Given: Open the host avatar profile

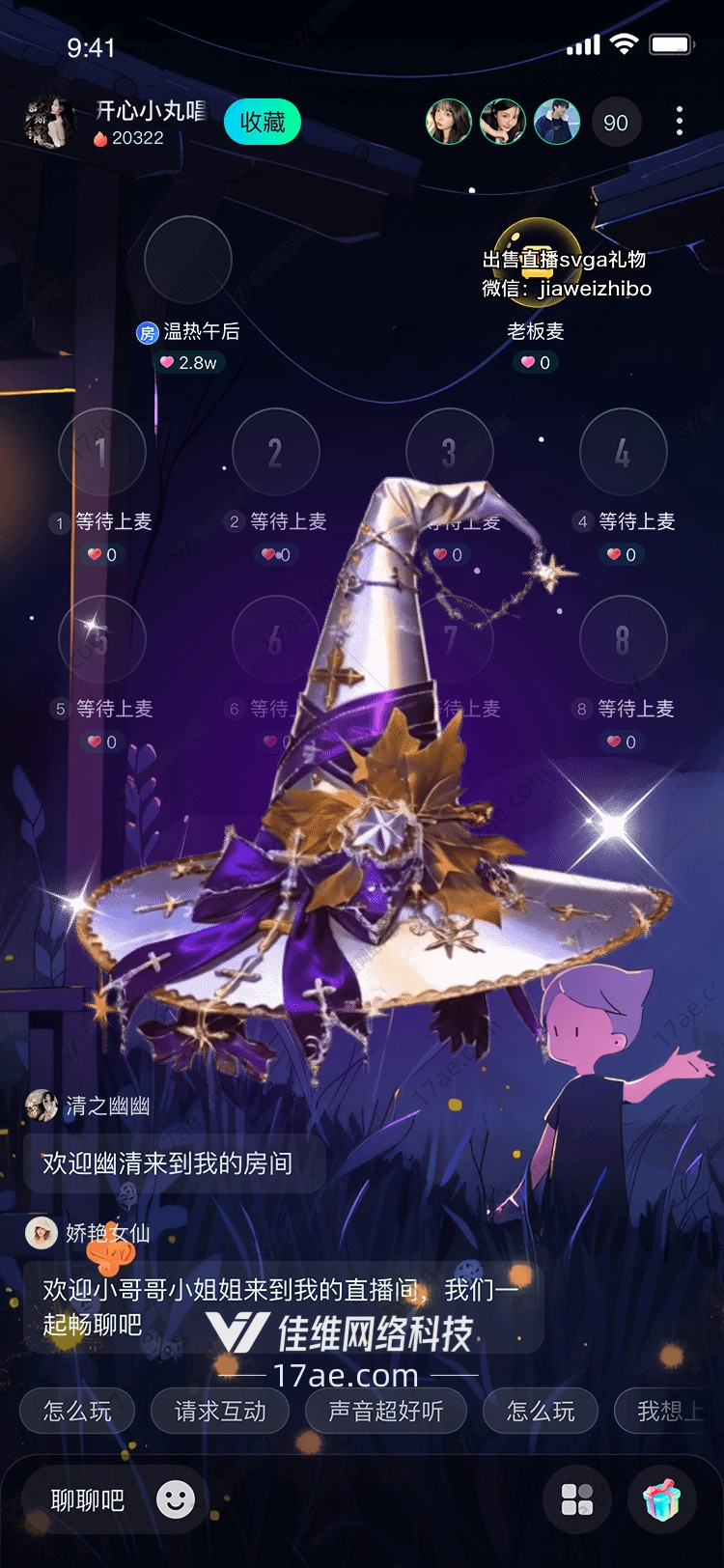Looking at the screenshot, I should coord(48,123).
